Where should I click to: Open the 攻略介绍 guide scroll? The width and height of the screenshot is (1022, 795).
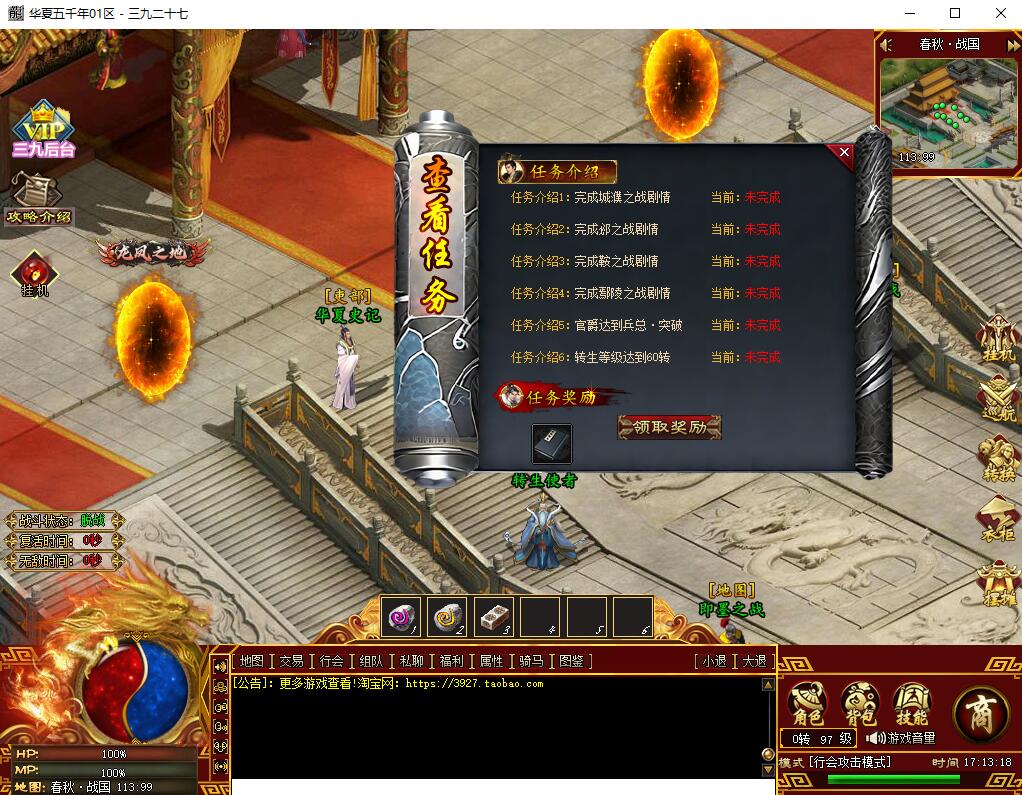point(38,201)
